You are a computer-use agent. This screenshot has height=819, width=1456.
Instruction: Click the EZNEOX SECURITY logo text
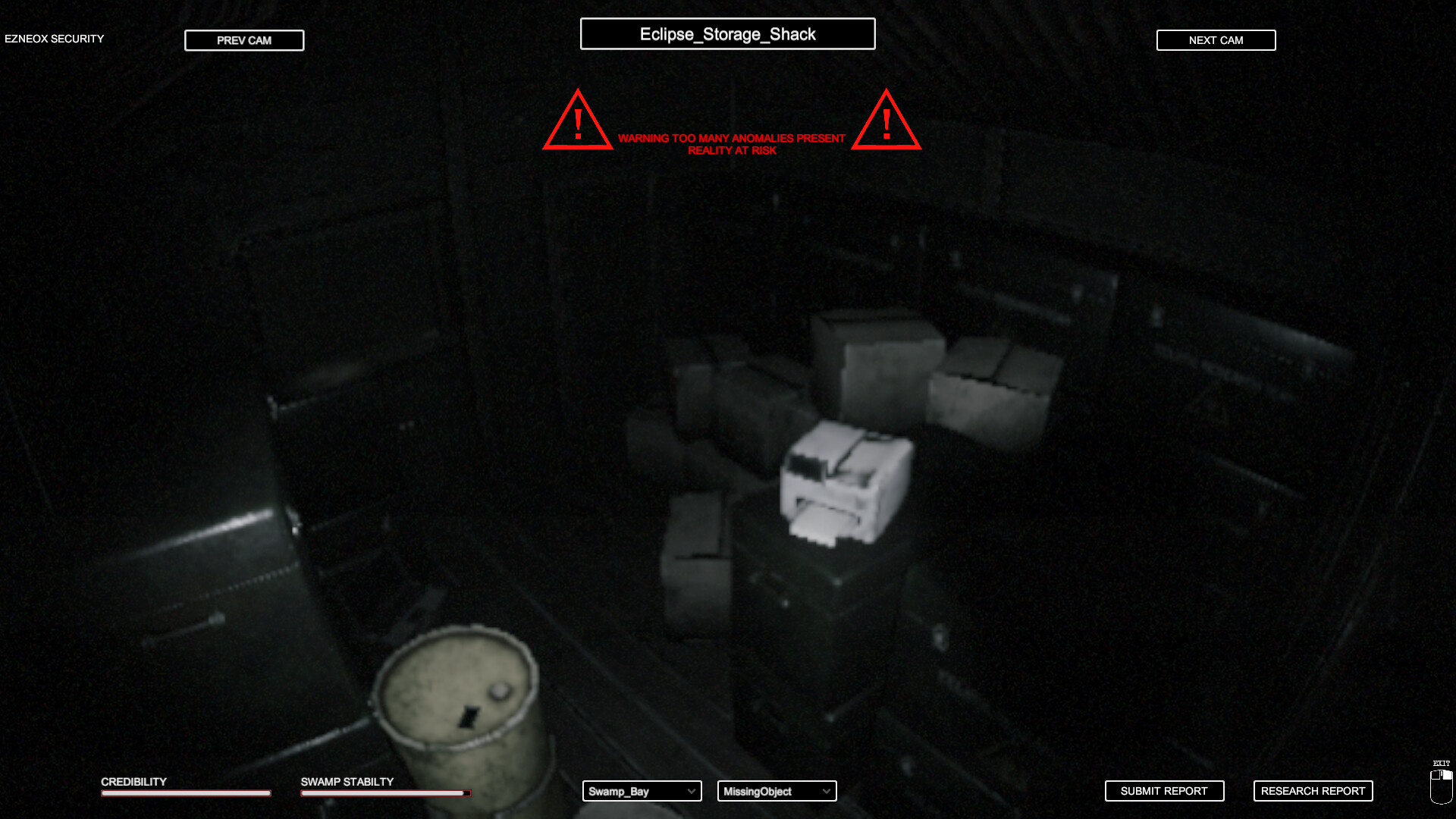pos(54,38)
